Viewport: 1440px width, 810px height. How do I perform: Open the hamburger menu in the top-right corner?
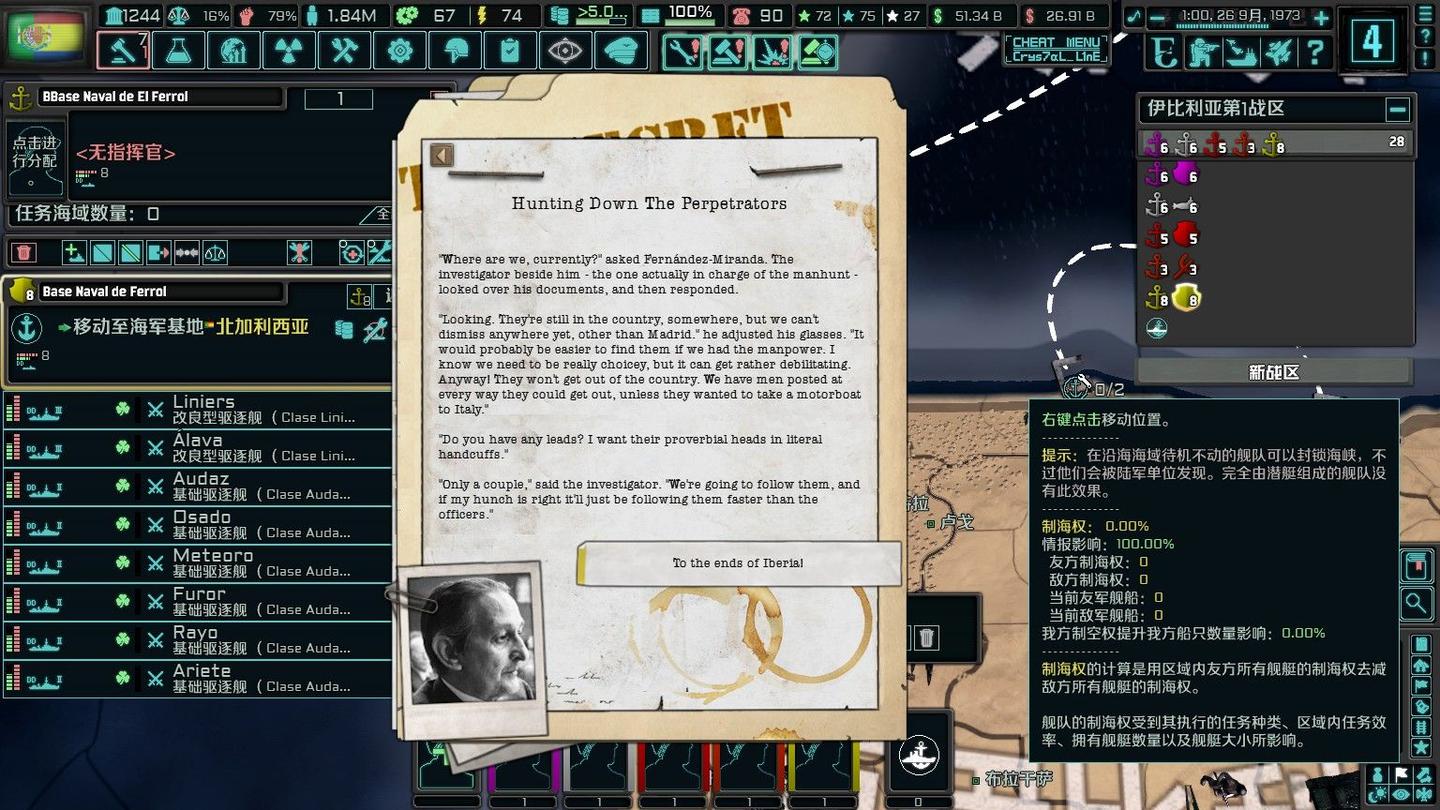(x=1423, y=14)
